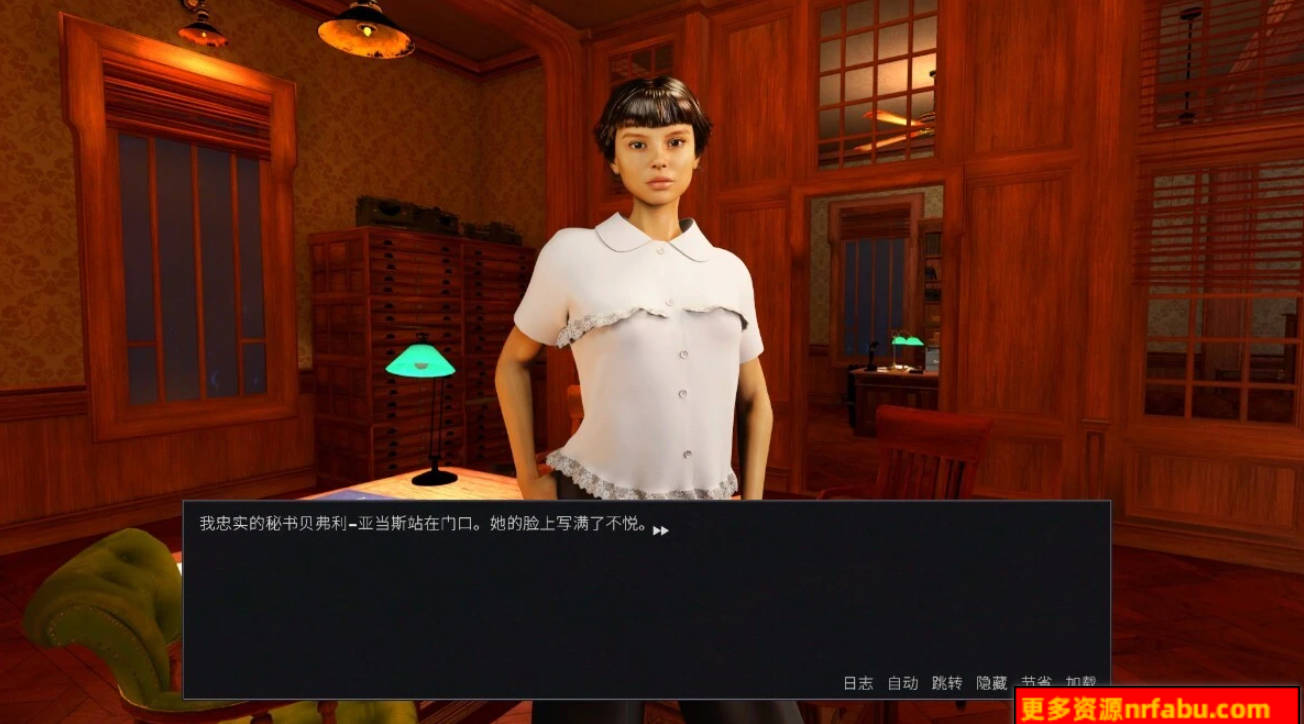Click the quick menu strip at screen bottom

pyautogui.click(x=970, y=680)
